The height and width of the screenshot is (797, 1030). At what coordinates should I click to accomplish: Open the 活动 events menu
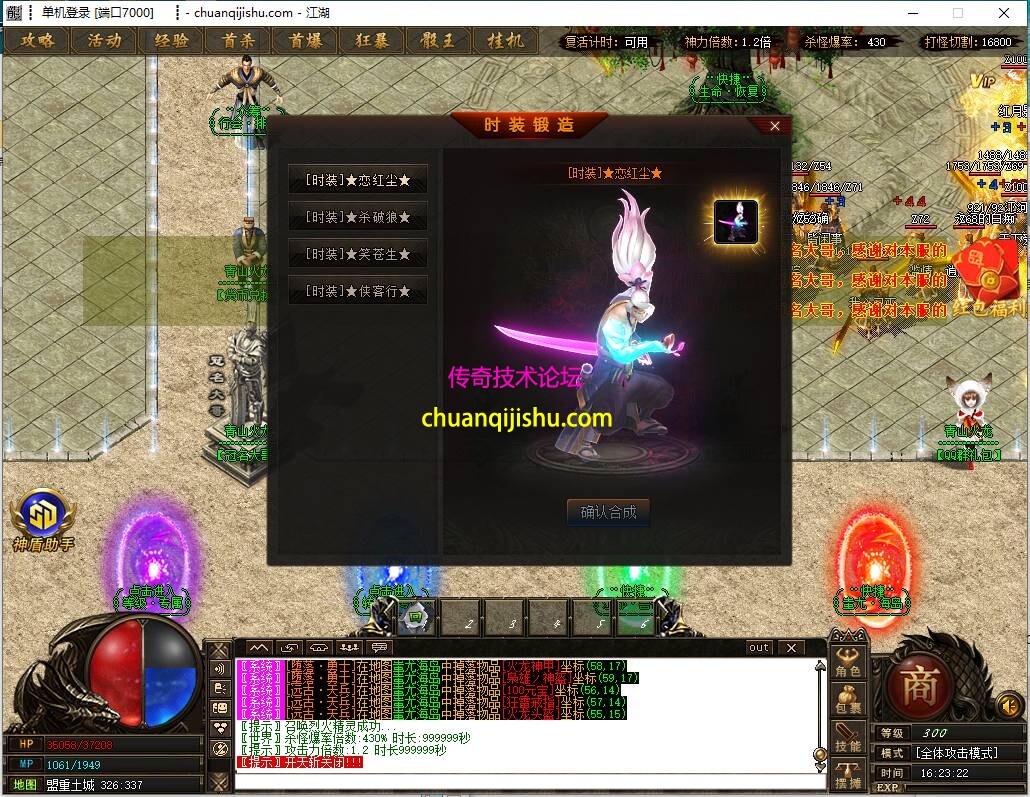coord(104,41)
